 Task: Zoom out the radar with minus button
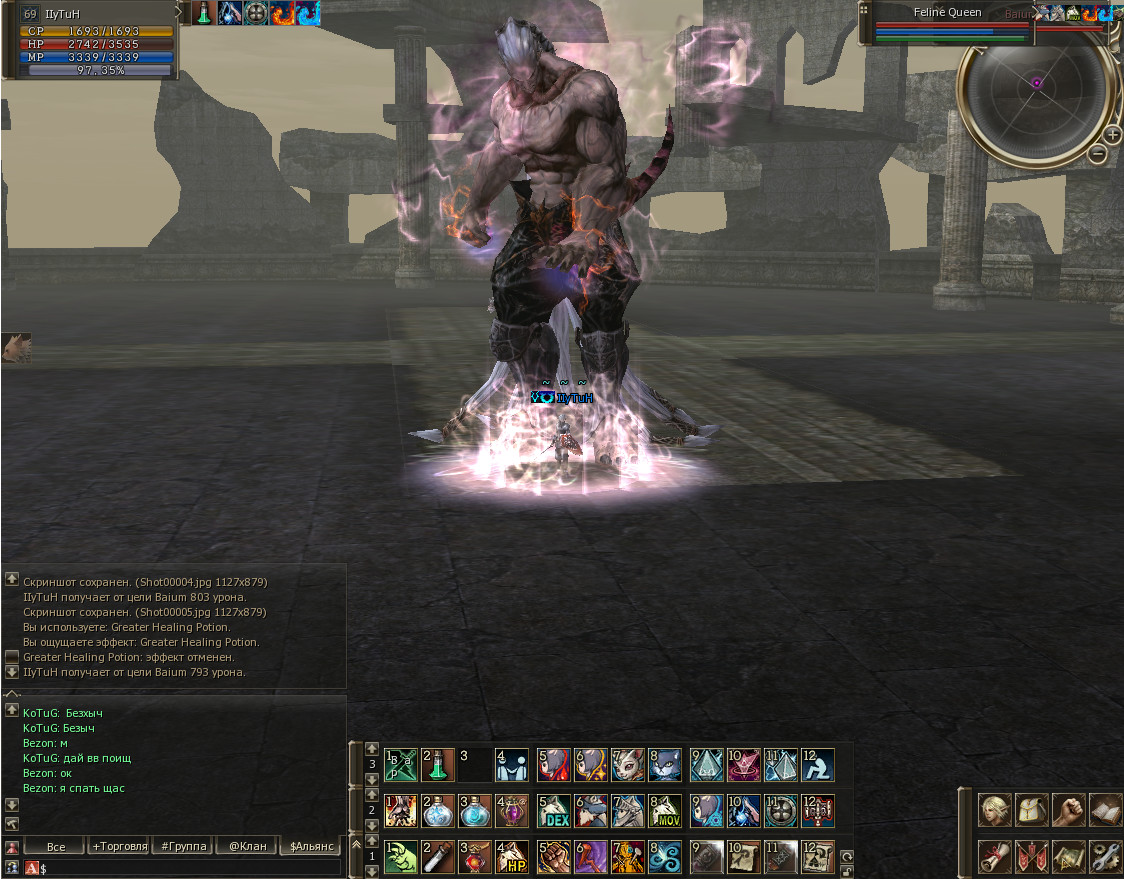1097,154
